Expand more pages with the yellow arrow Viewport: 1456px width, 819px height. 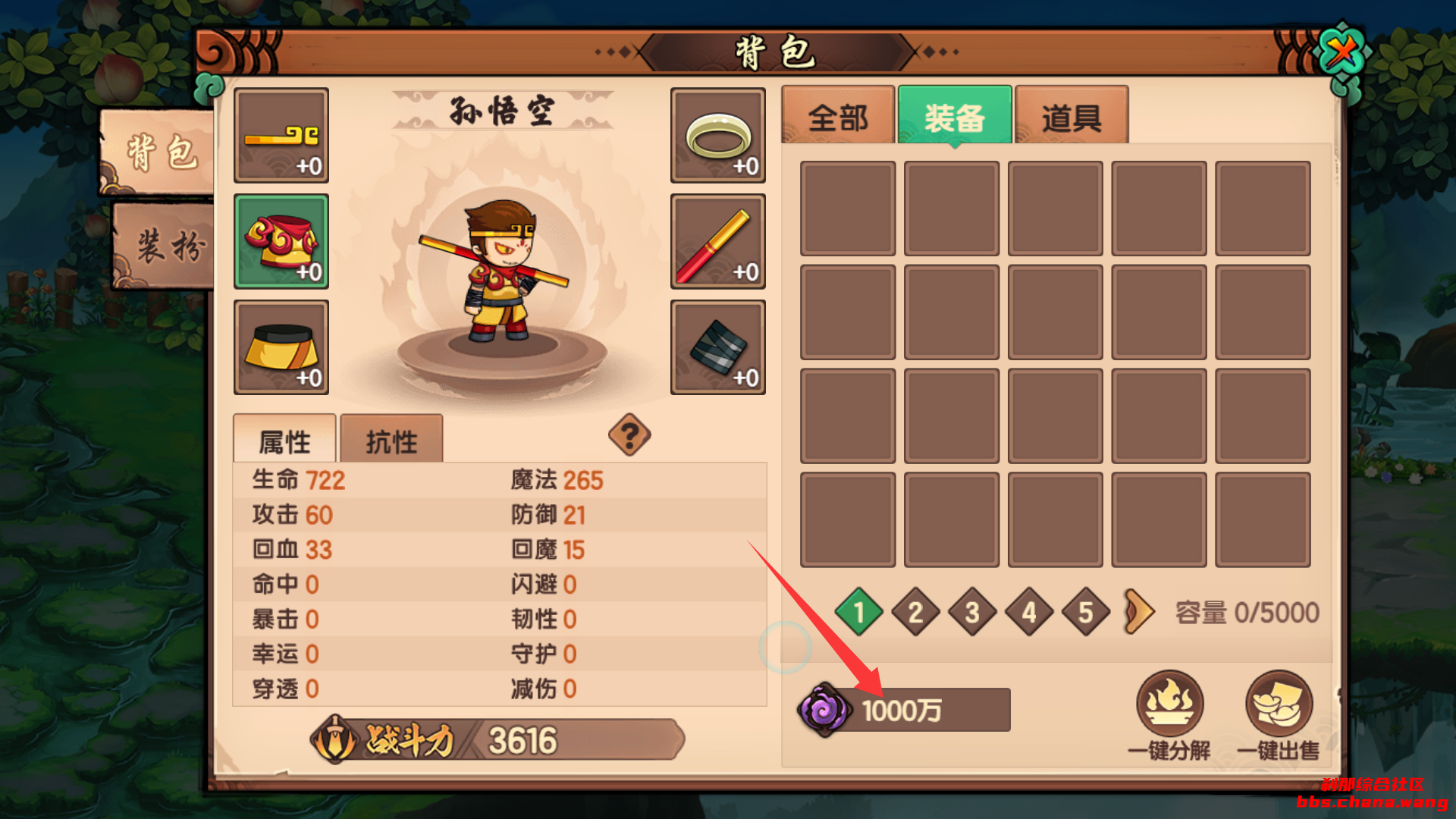point(1141,613)
